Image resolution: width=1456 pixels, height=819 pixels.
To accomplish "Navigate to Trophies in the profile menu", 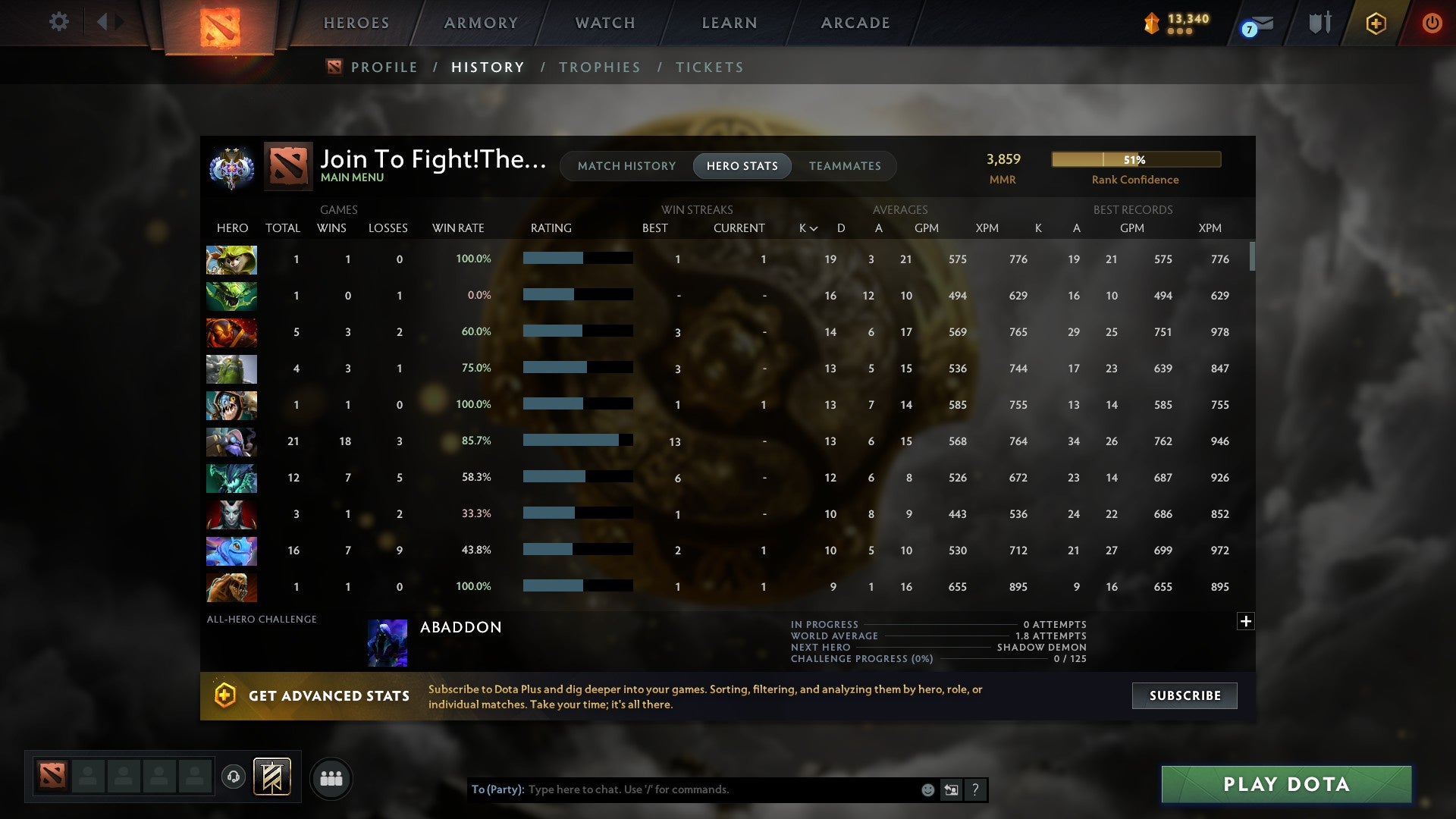I will [599, 67].
